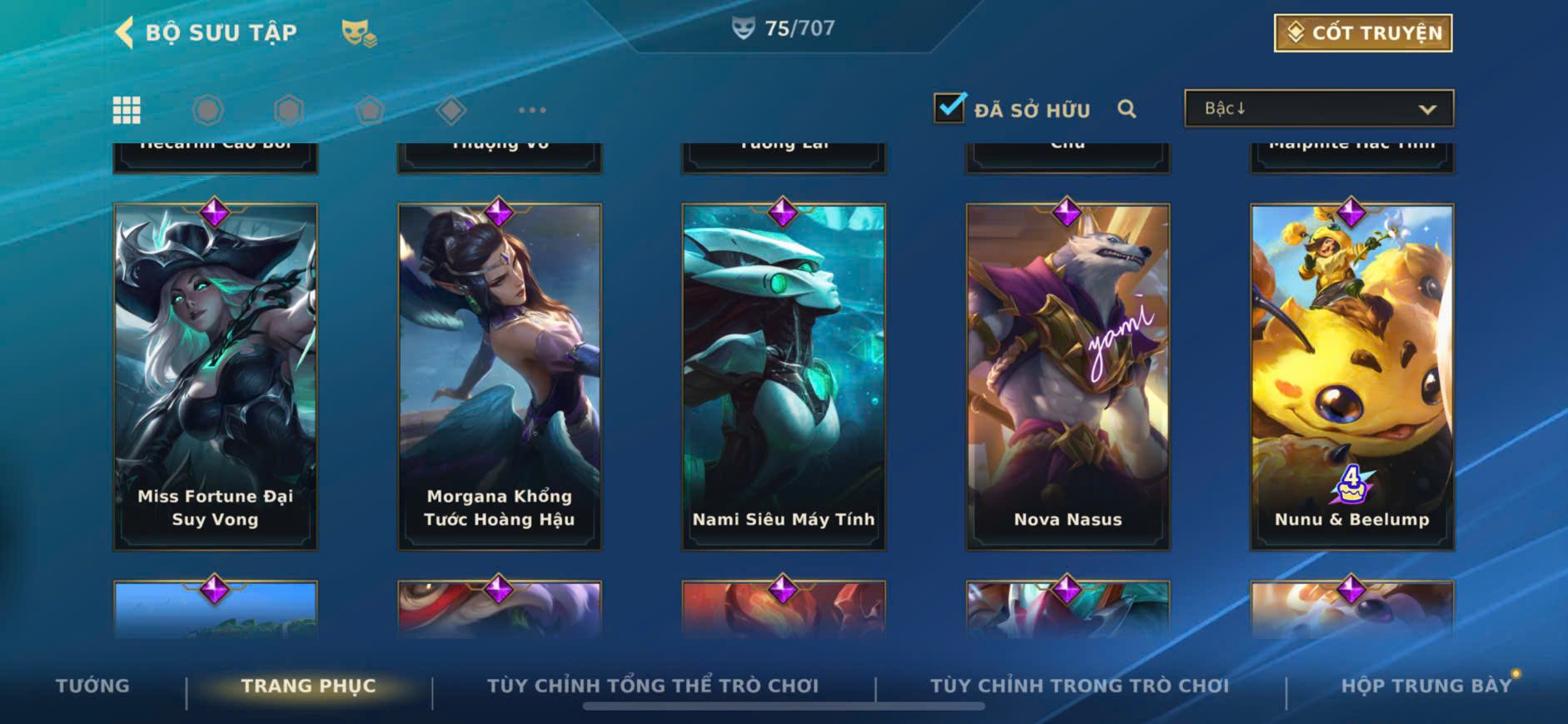The width and height of the screenshot is (1568, 724).
Task: Open Morgana Khổng Tước Hoàng Hậu skin card
Action: [x=500, y=377]
